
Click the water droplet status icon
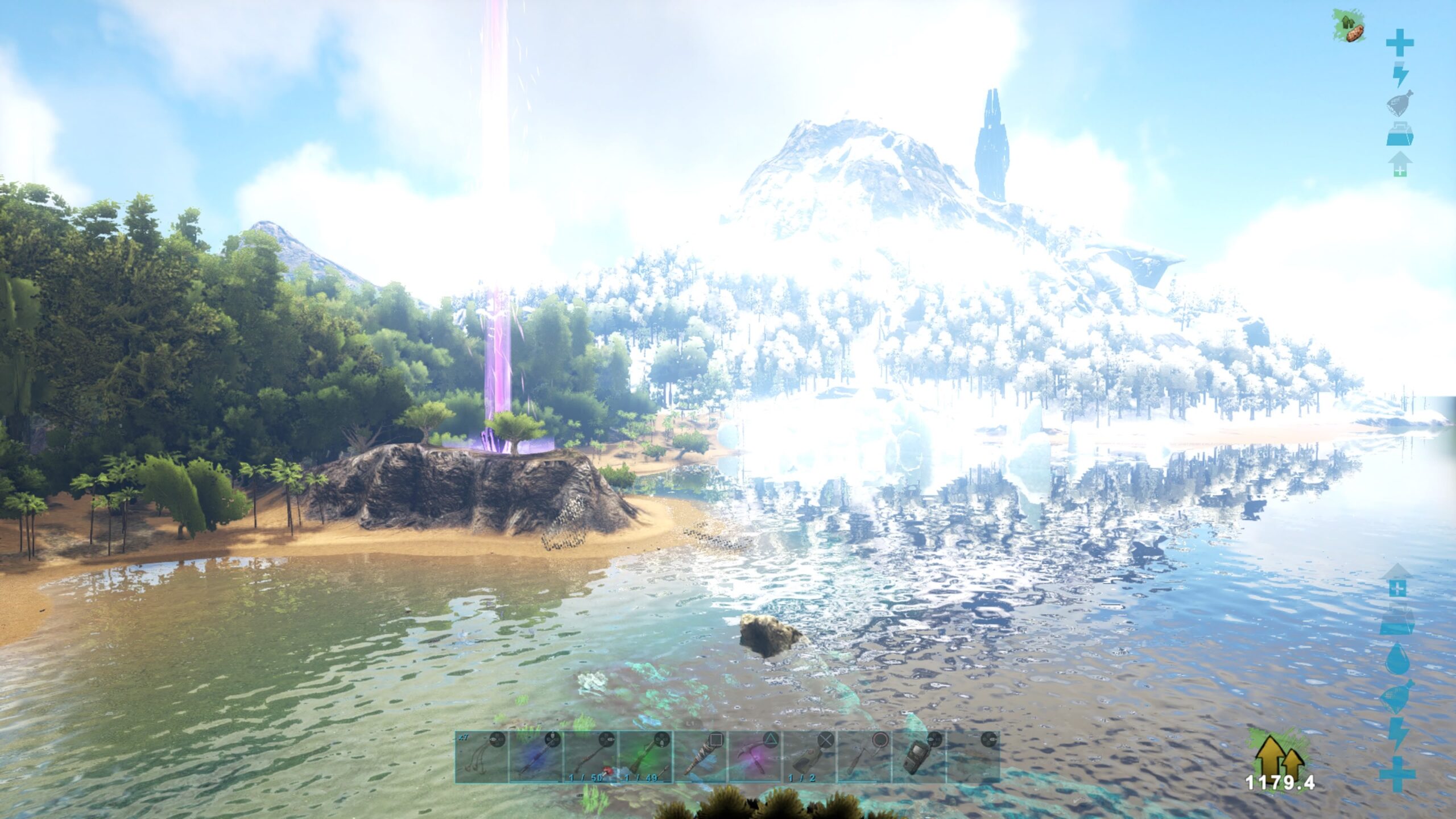tap(1397, 660)
